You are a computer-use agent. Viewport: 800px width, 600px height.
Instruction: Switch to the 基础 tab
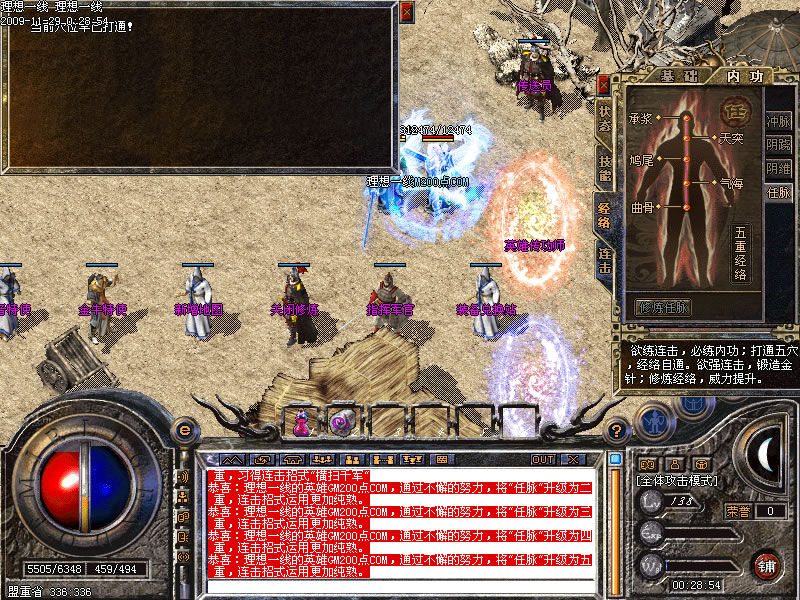coord(668,76)
